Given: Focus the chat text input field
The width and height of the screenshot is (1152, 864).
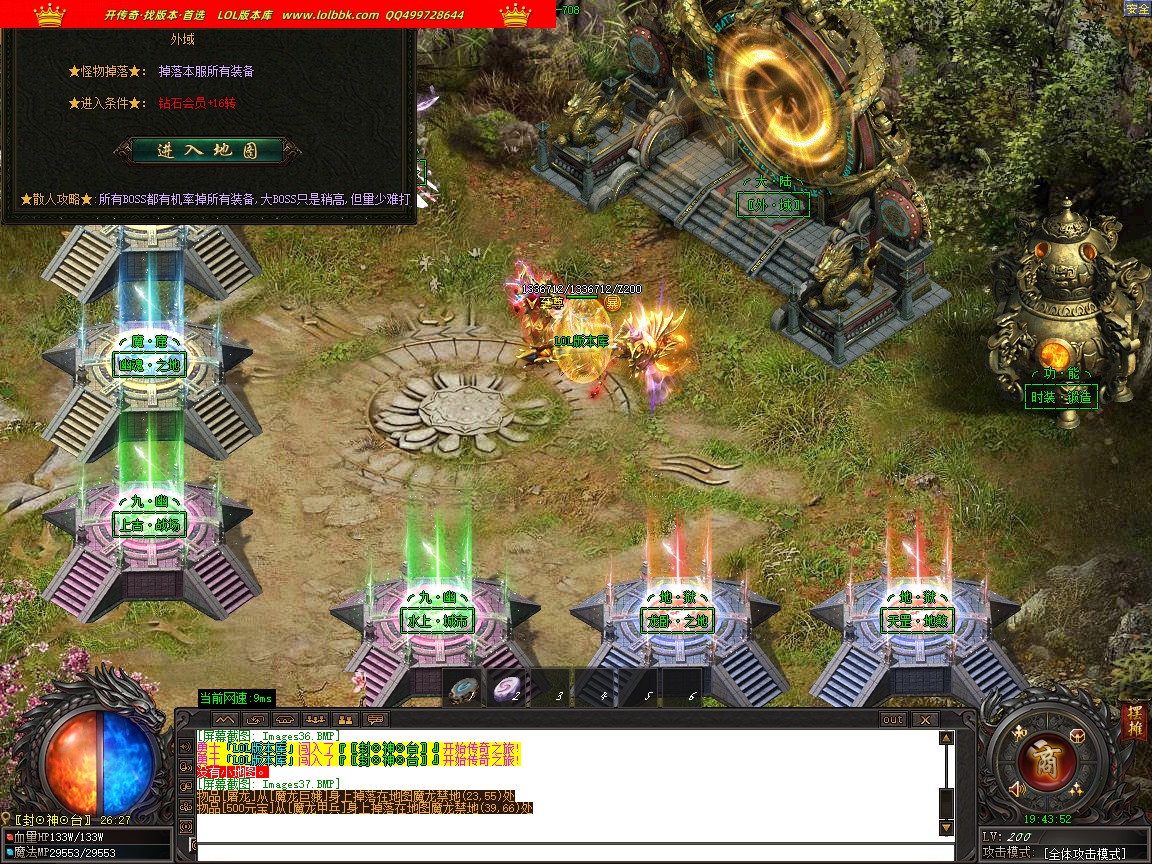Looking at the screenshot, I should [x=570, y=850].
